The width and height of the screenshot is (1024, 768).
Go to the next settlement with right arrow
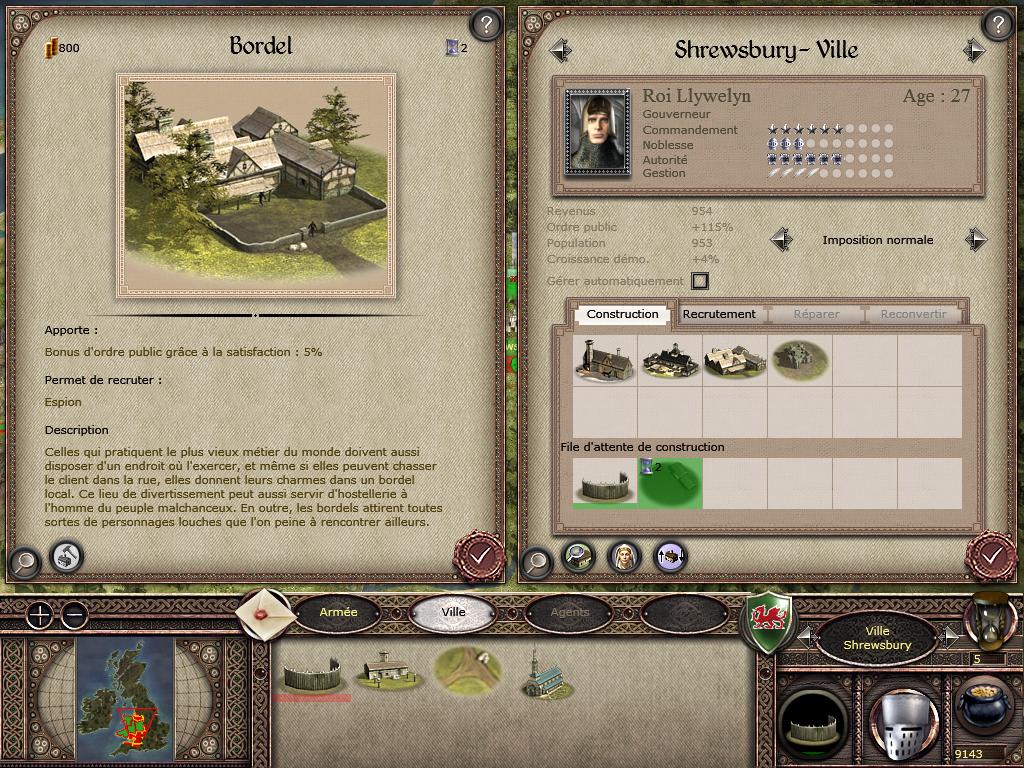[974, 50]
